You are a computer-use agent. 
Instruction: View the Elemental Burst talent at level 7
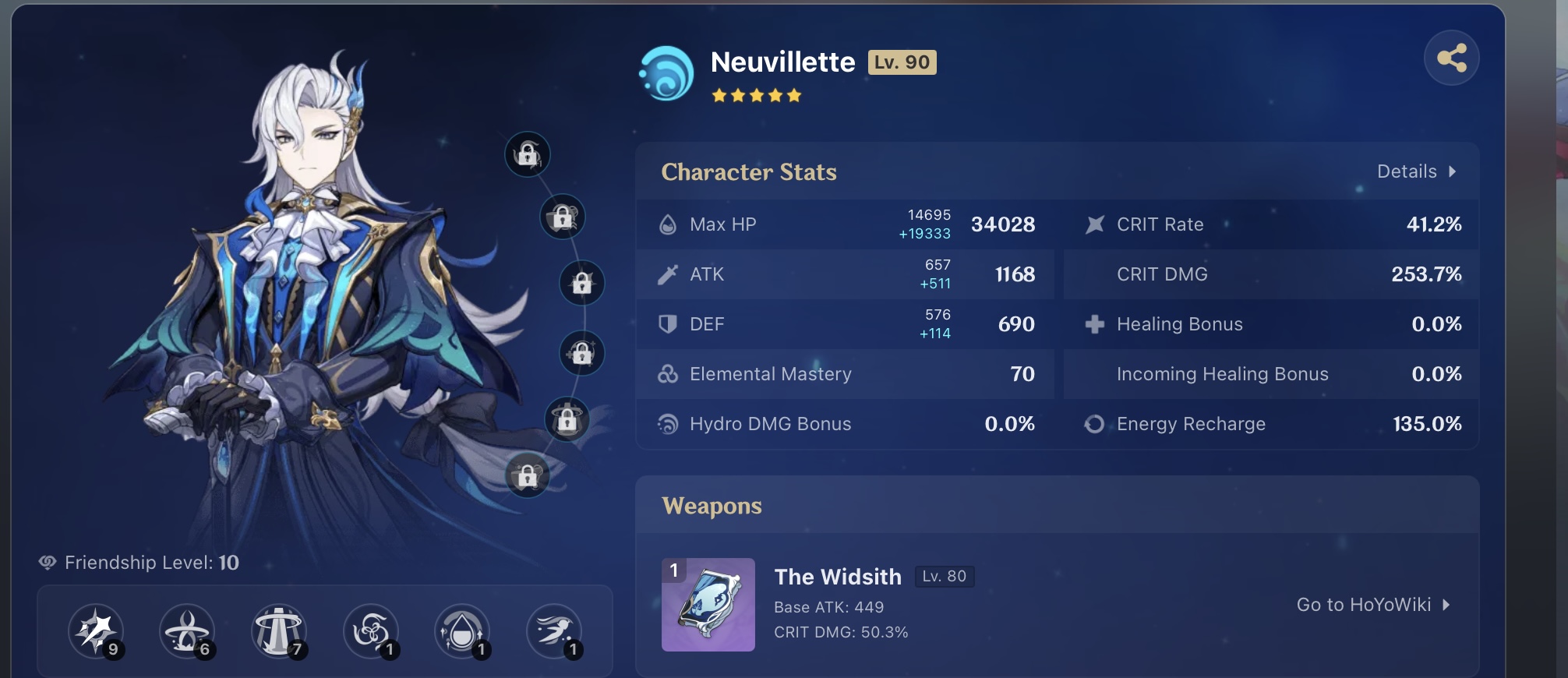(278, 630)
